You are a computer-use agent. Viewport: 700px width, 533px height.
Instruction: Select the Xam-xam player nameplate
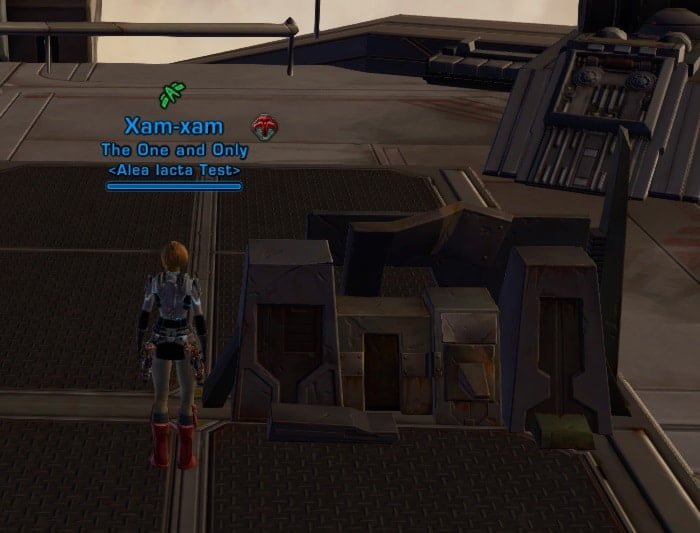[174, 127]
